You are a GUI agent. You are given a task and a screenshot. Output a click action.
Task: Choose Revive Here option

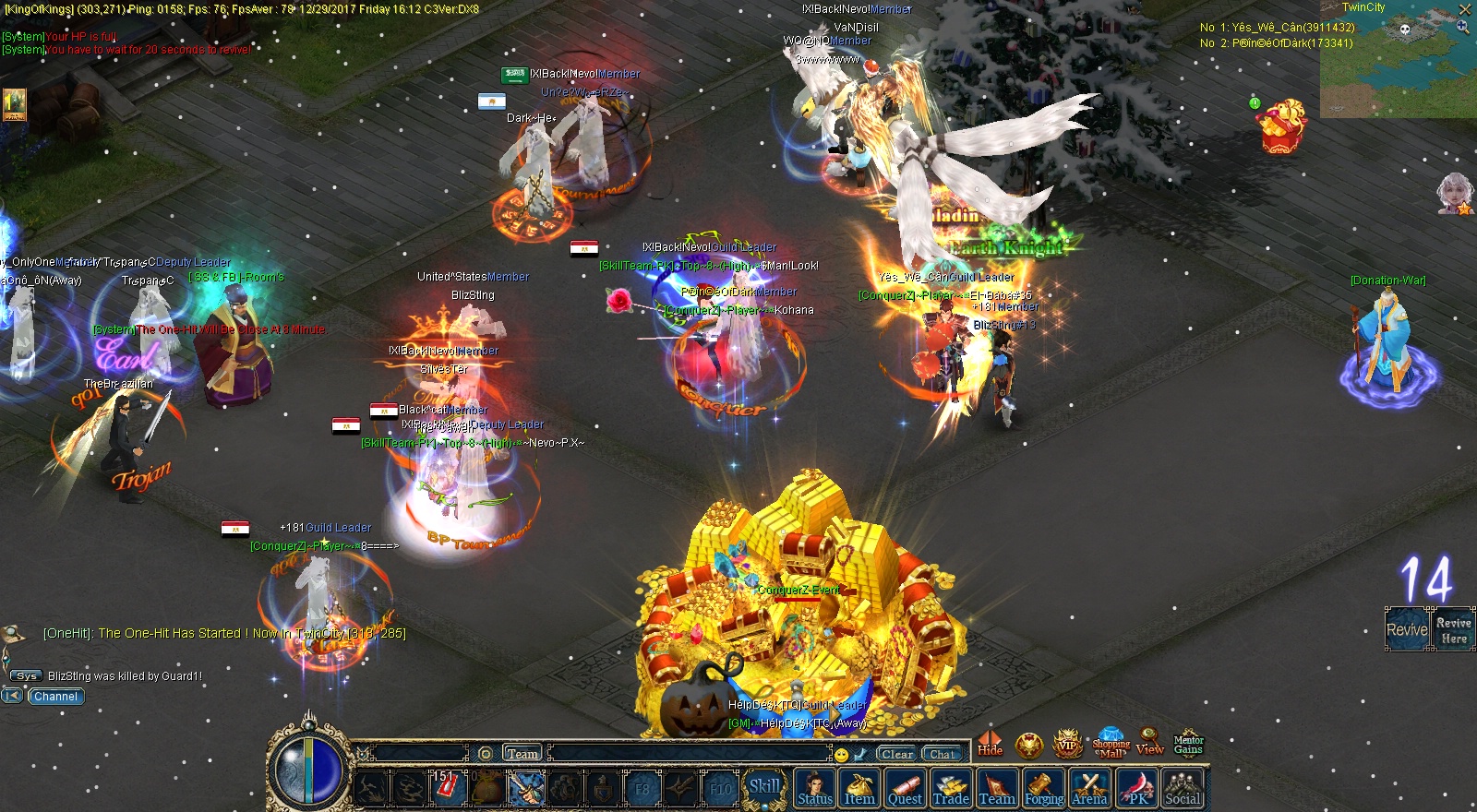1453,630
